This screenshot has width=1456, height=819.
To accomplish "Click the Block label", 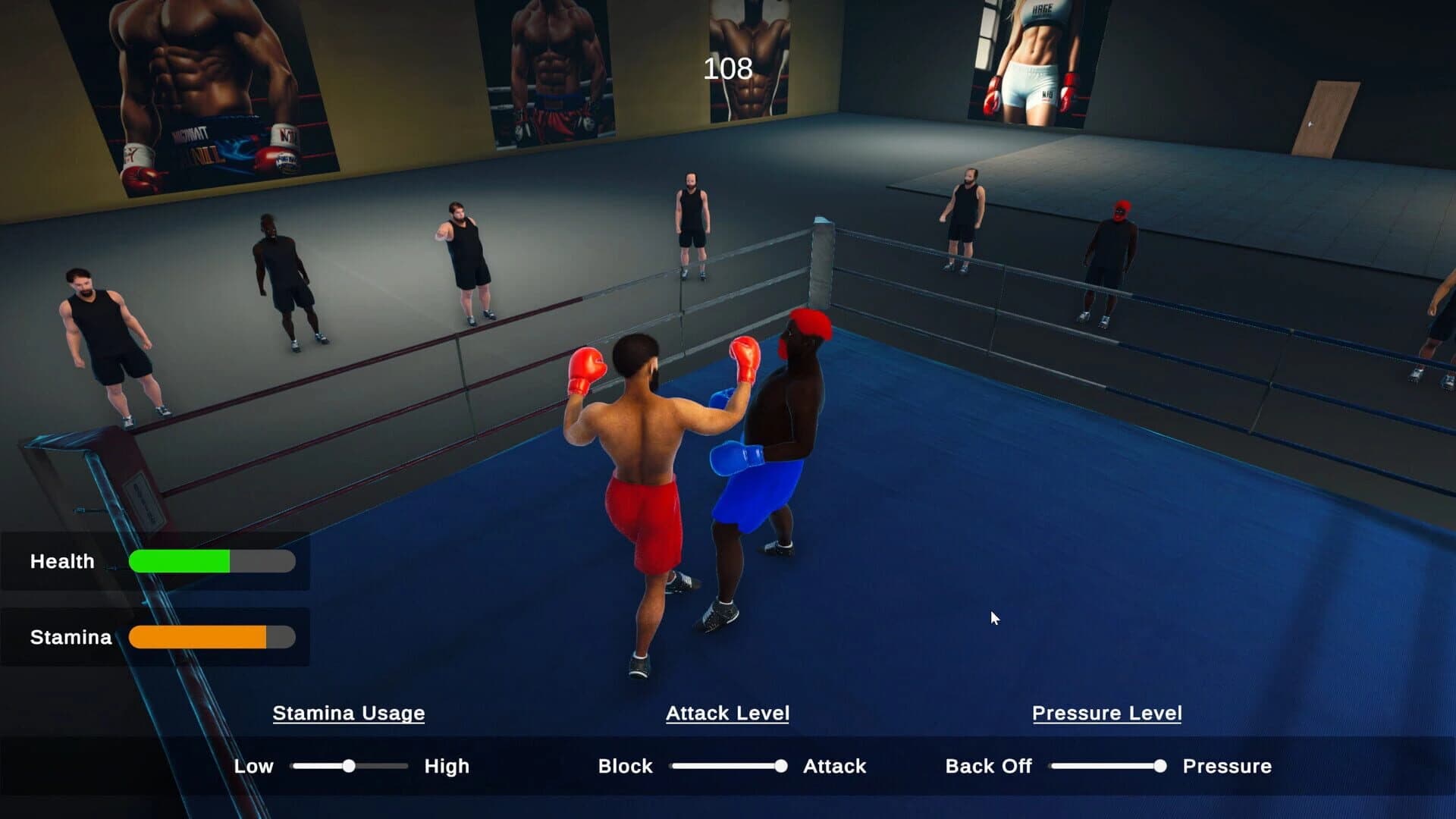I will coord(626,766).
